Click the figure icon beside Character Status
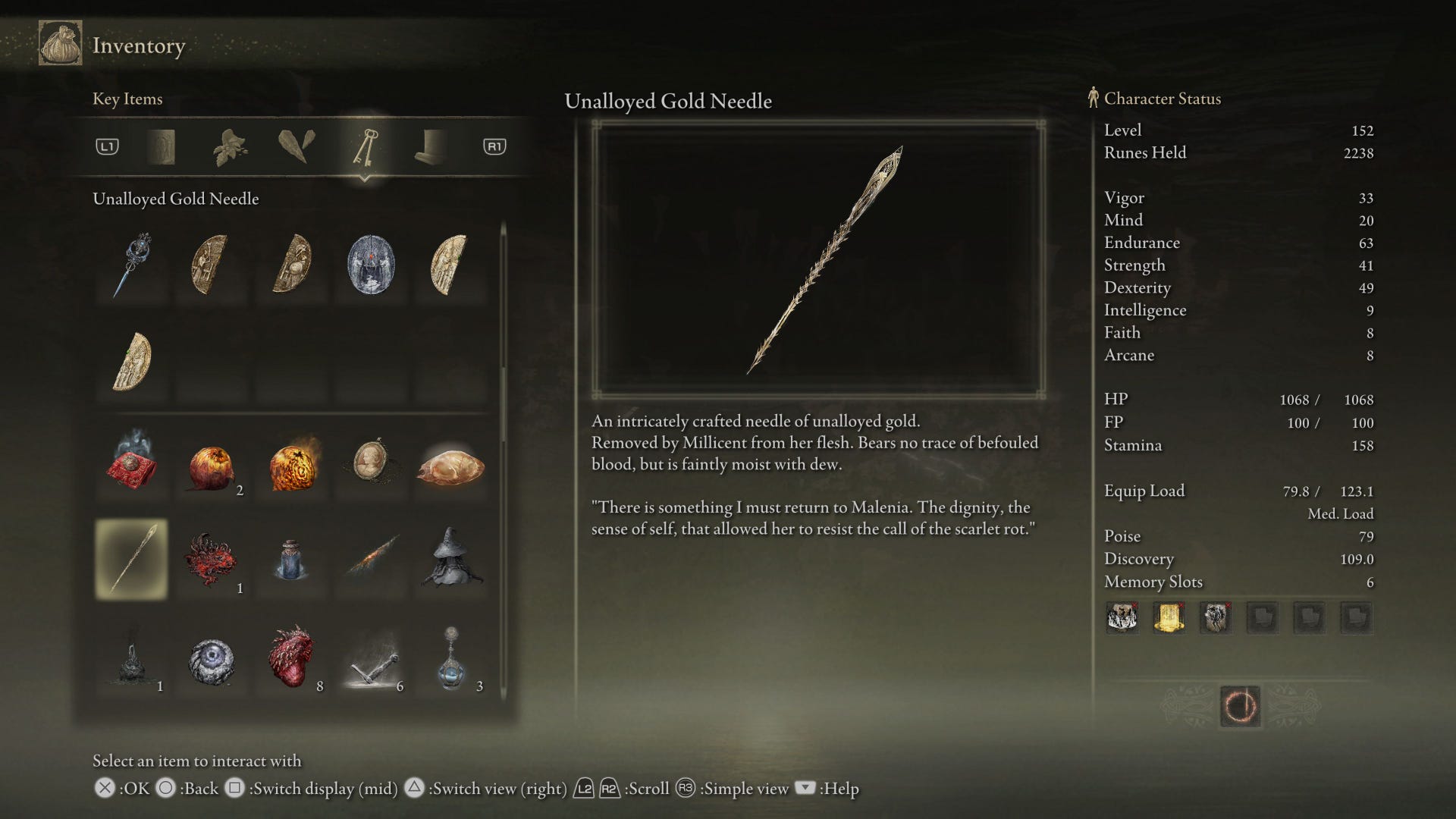1456x819 pixels. click(1092, 98)
